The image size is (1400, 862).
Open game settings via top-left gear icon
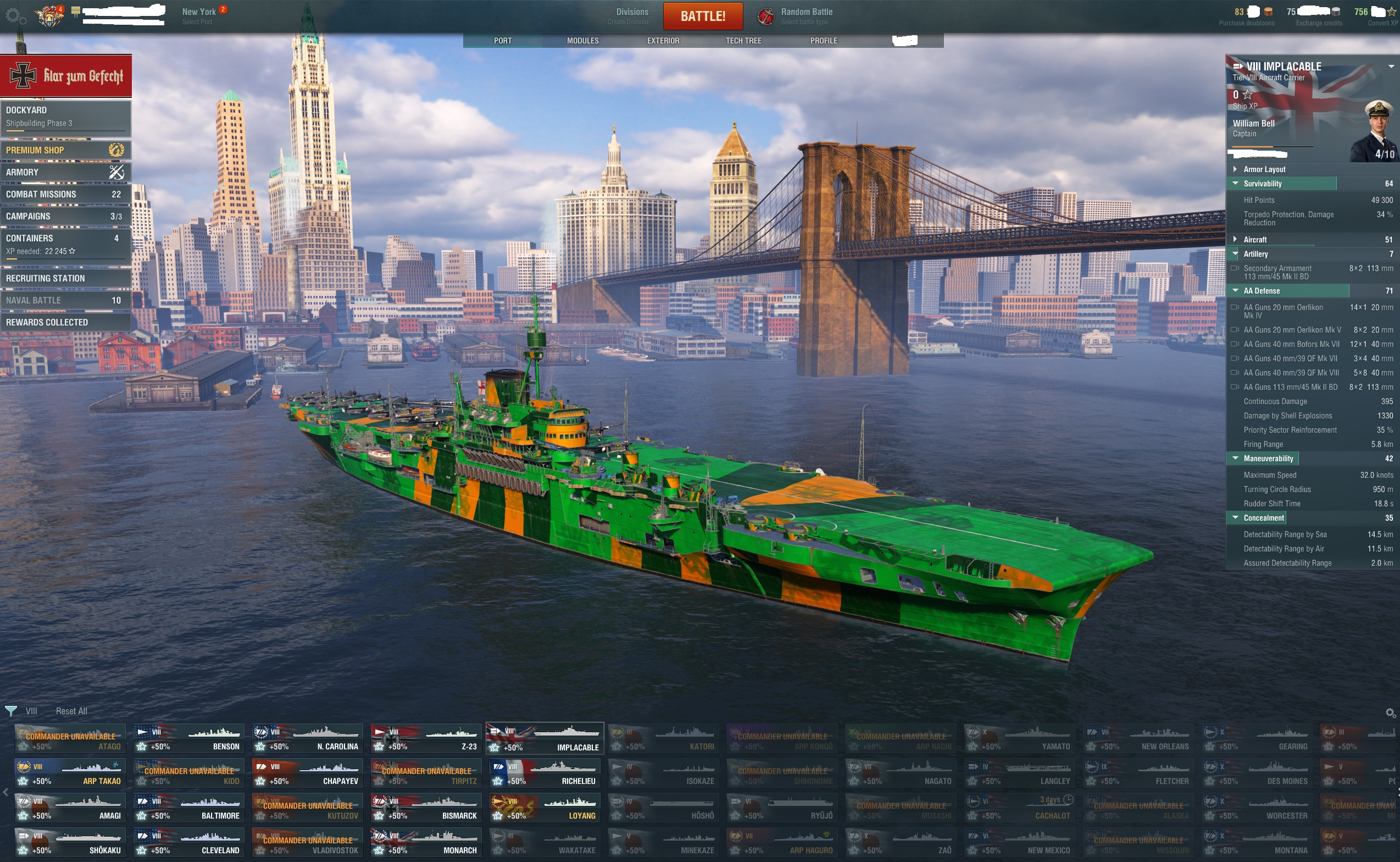point(13,16)
